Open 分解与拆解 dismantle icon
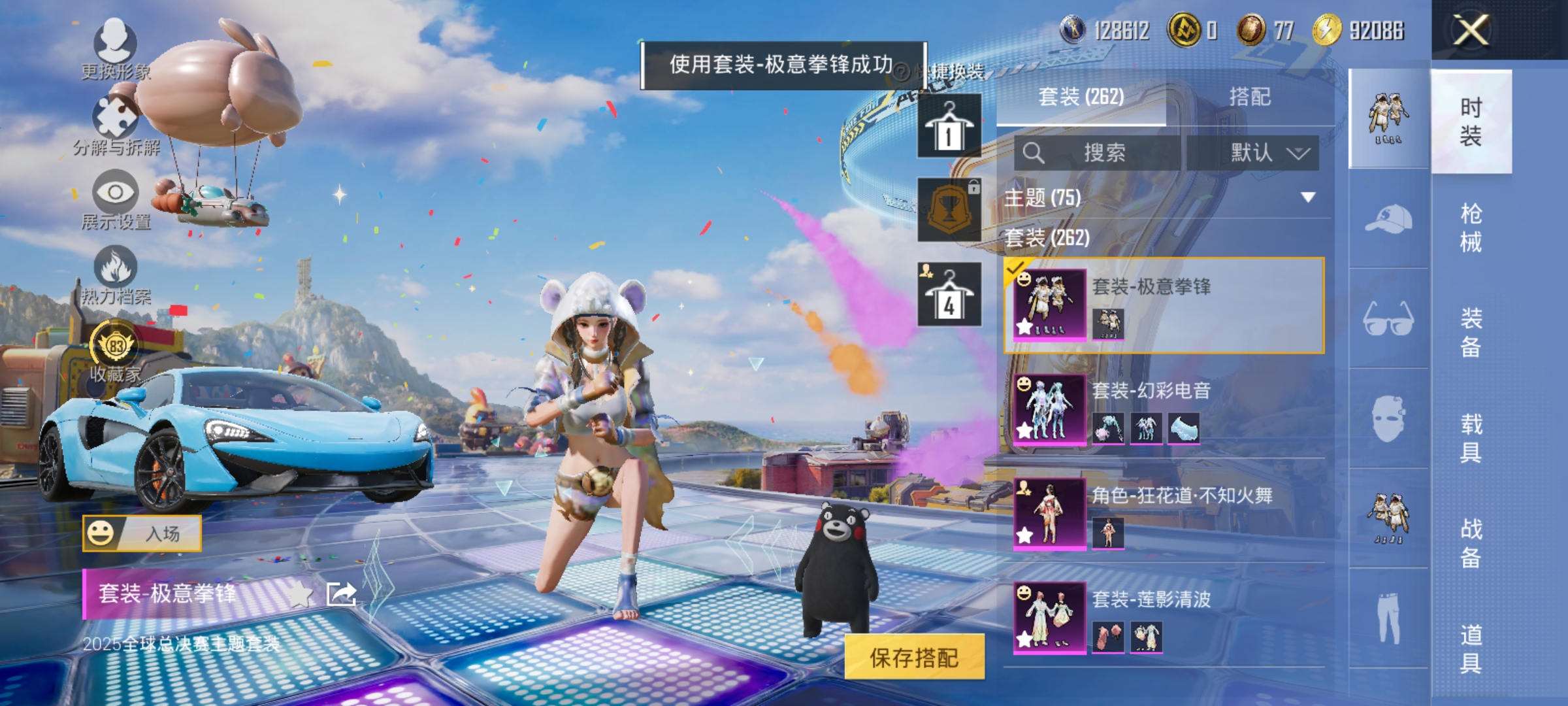The height and width of the screenshot is (706, 1568). [x=115, y=118]
